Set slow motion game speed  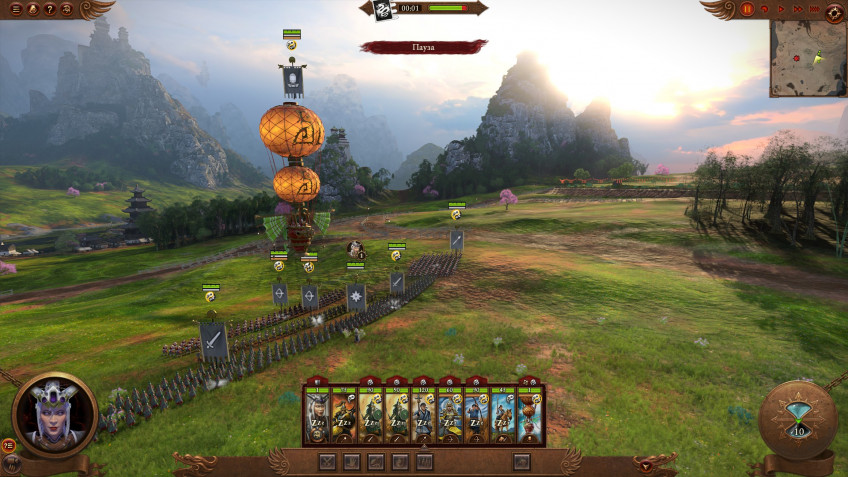pyautogui.click(x=766, y=9)
